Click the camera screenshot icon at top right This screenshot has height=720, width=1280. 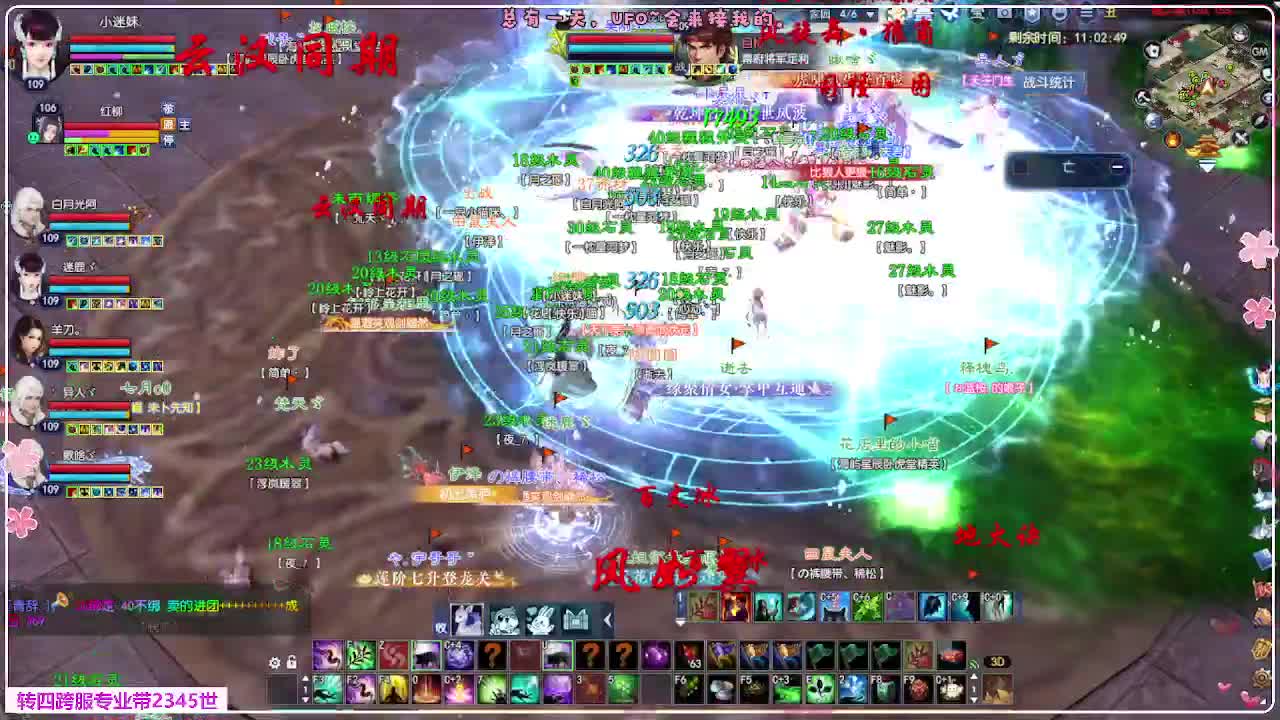pyautogui.click(x=1004, y=12)
